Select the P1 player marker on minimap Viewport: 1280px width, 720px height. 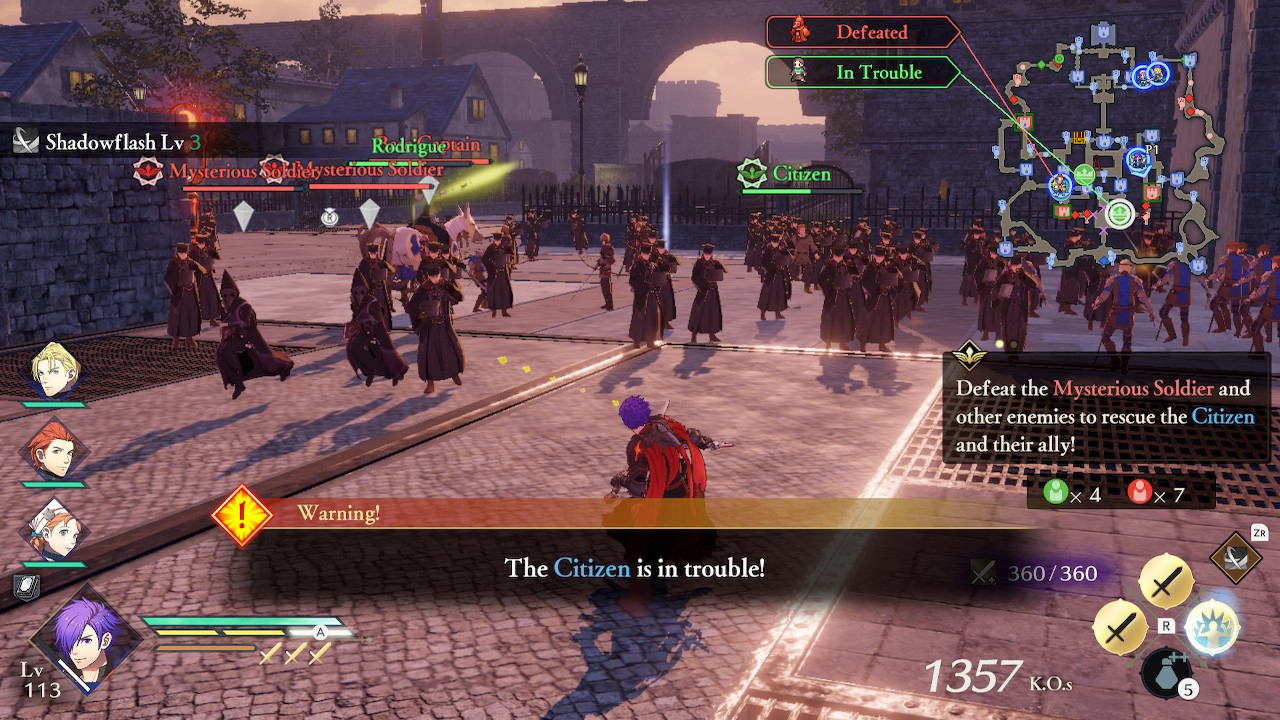1137,158
